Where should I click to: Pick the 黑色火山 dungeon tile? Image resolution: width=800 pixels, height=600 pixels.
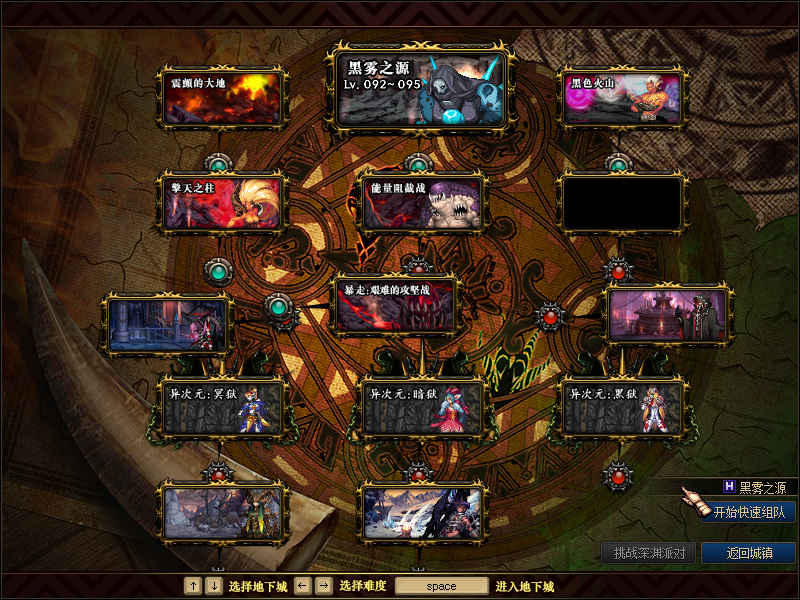pyautogui.click(x=622, y=97)
